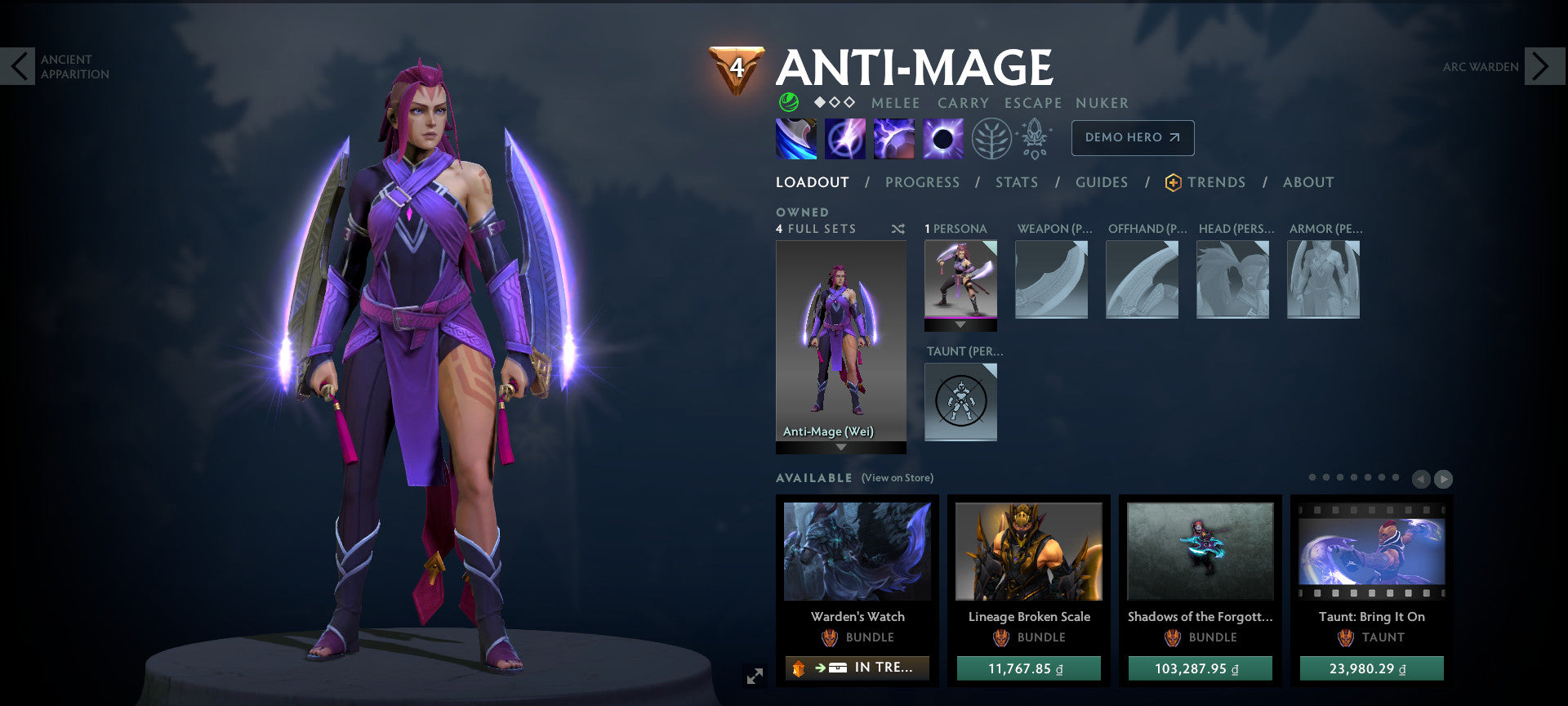Toggle the fullscreen hero view arrows
This screenshot has height=706, width=1568.
click(x=754, y=675)
